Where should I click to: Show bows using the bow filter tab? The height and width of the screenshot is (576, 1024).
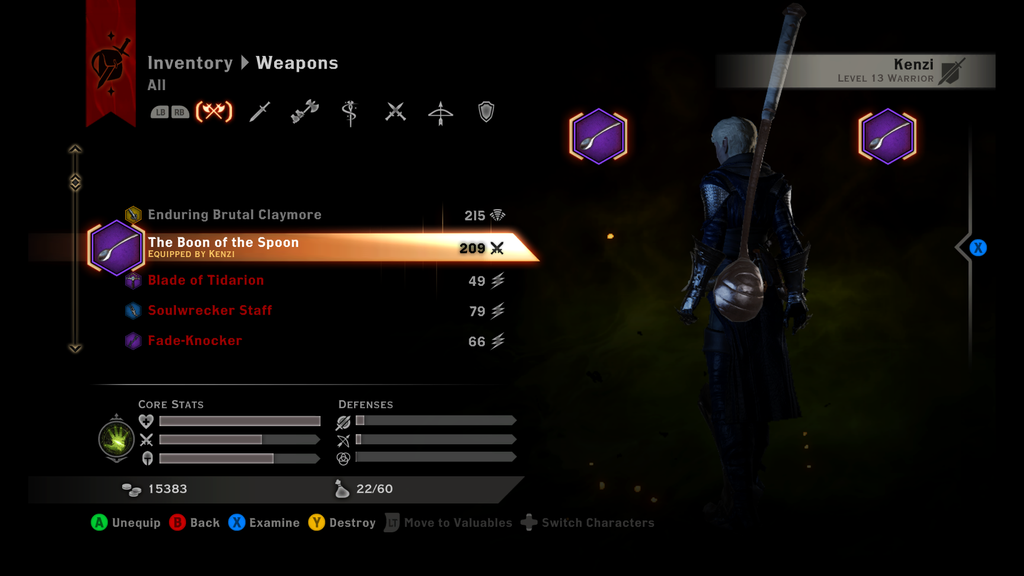click(440, 112)
